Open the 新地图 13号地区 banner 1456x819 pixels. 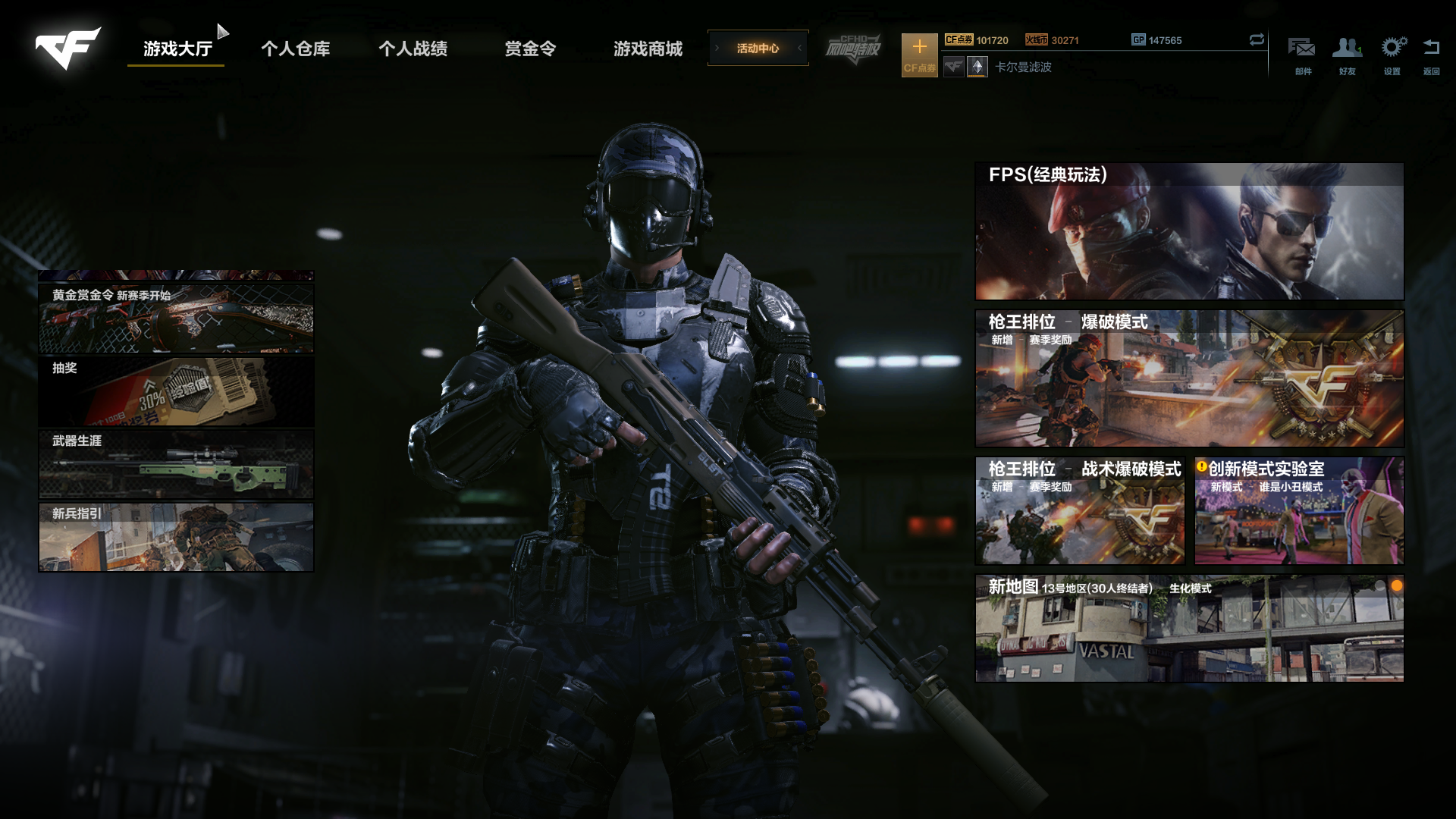click(1188, 629)
